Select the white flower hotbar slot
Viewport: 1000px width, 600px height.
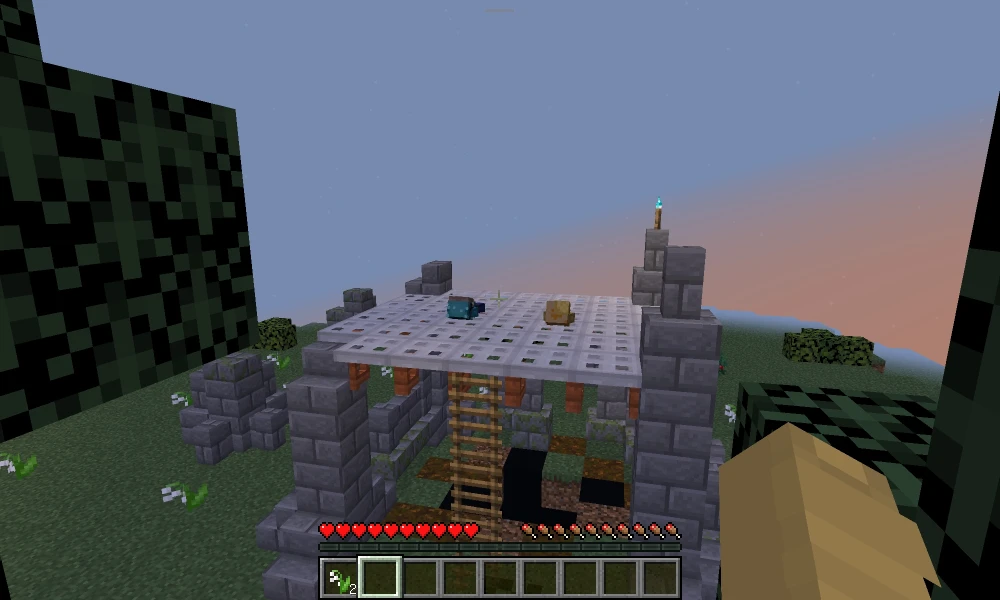point(340,578)
